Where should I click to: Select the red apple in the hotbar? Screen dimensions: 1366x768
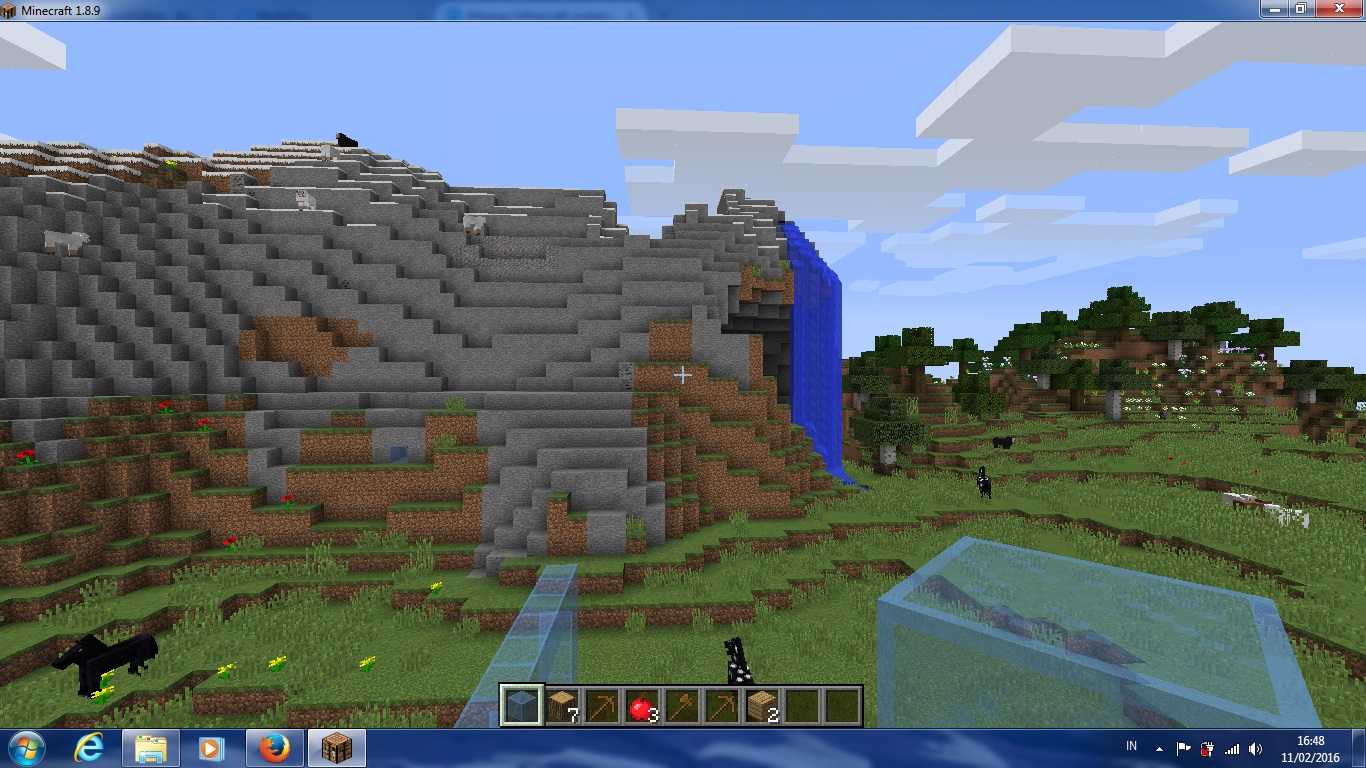643,704
